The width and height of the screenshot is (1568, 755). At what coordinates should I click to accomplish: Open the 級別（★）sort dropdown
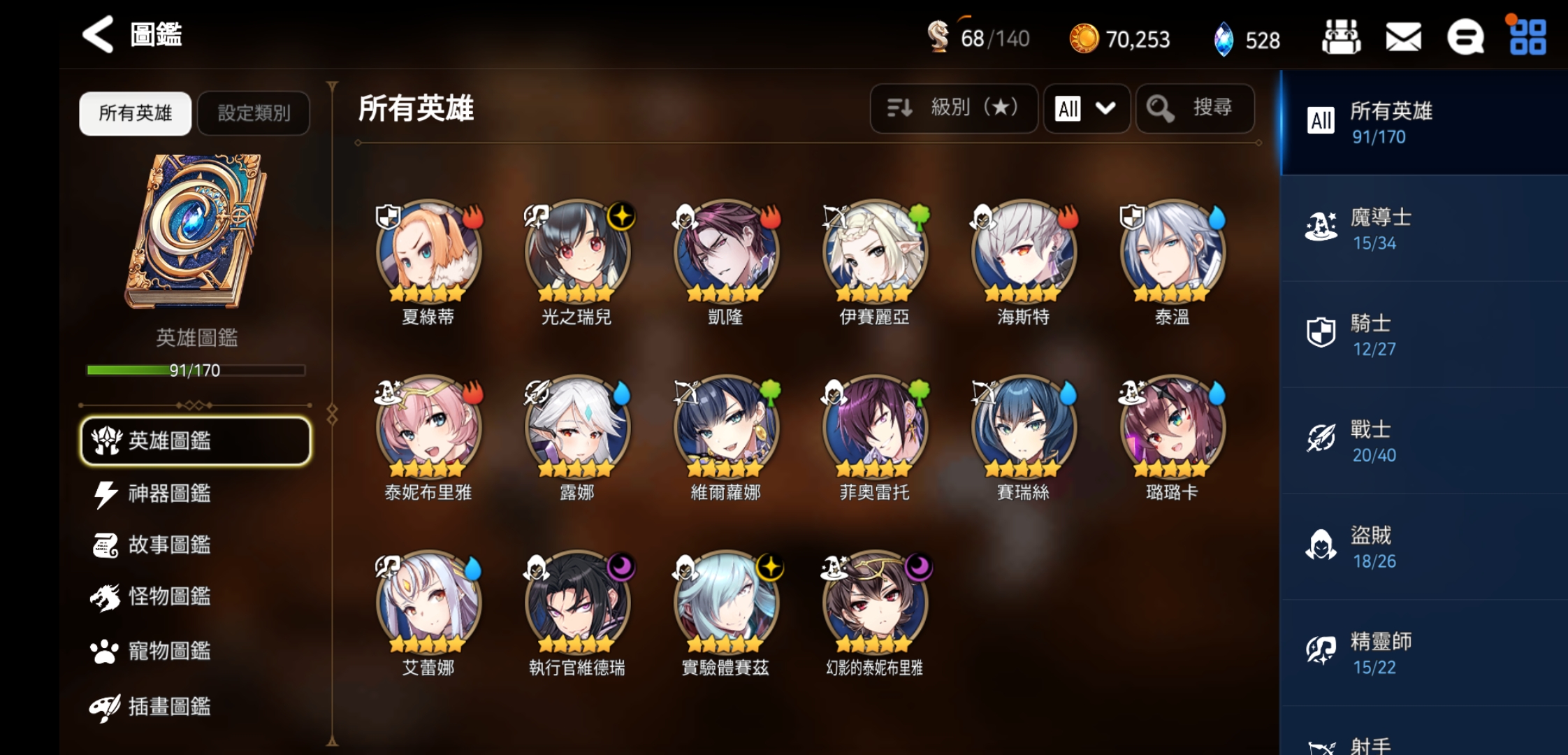point(954,109)
